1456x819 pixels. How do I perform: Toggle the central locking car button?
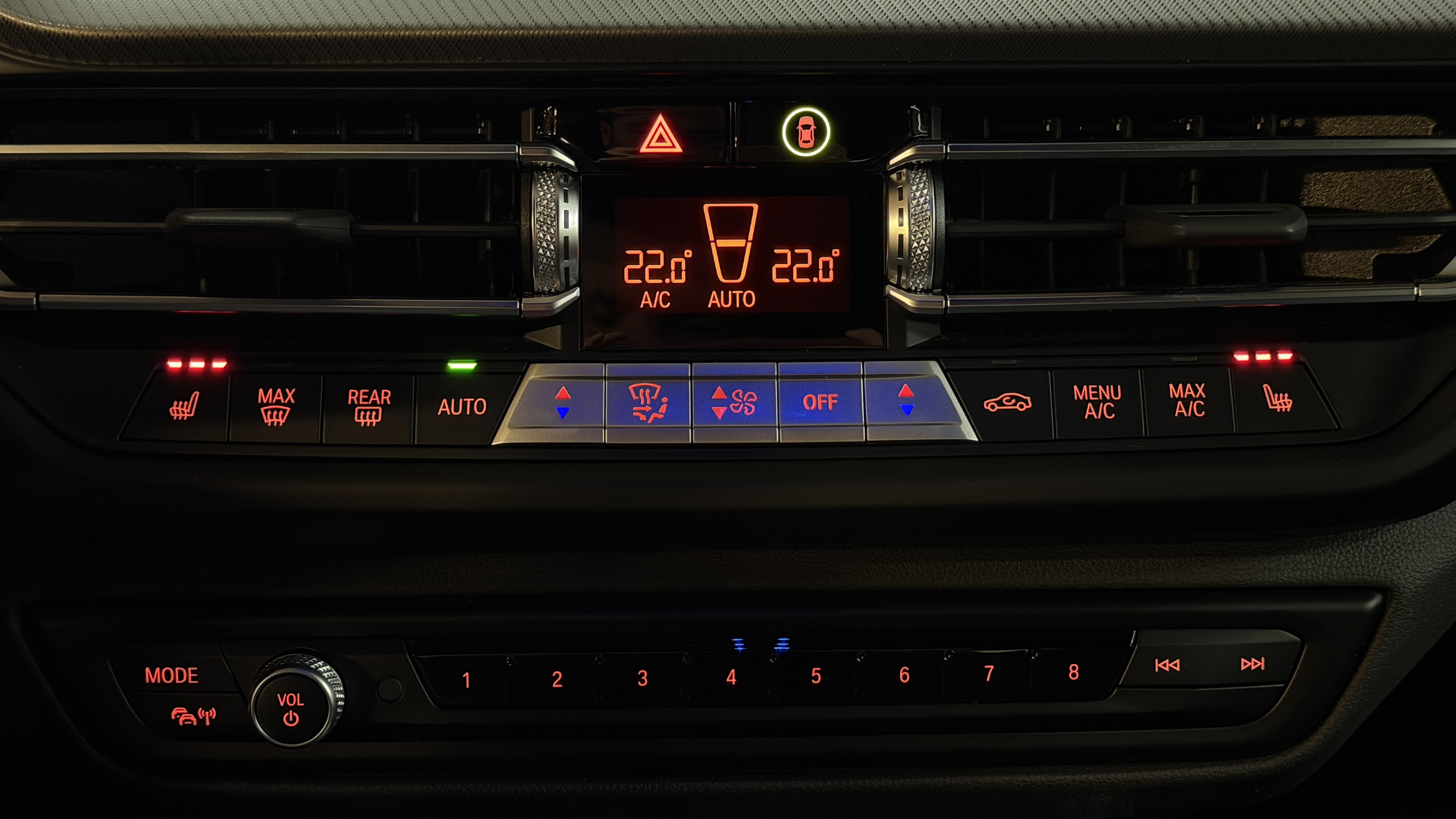coord(805,132)
